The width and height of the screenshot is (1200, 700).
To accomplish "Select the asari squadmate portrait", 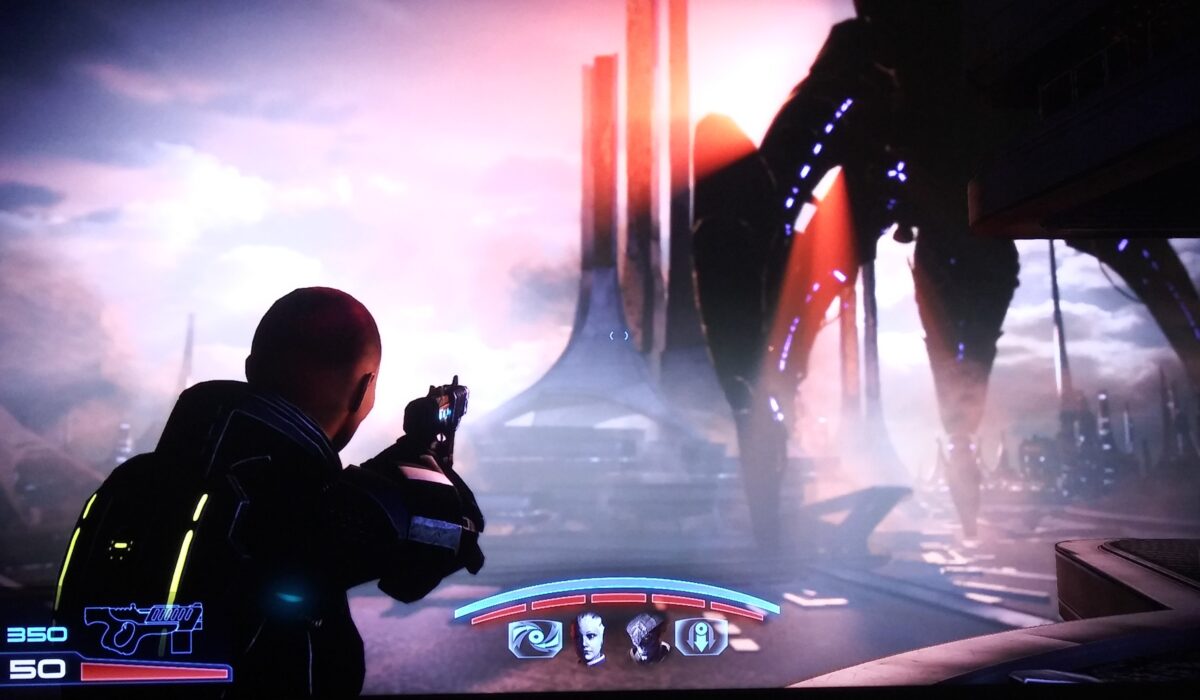I will point(590,639).
